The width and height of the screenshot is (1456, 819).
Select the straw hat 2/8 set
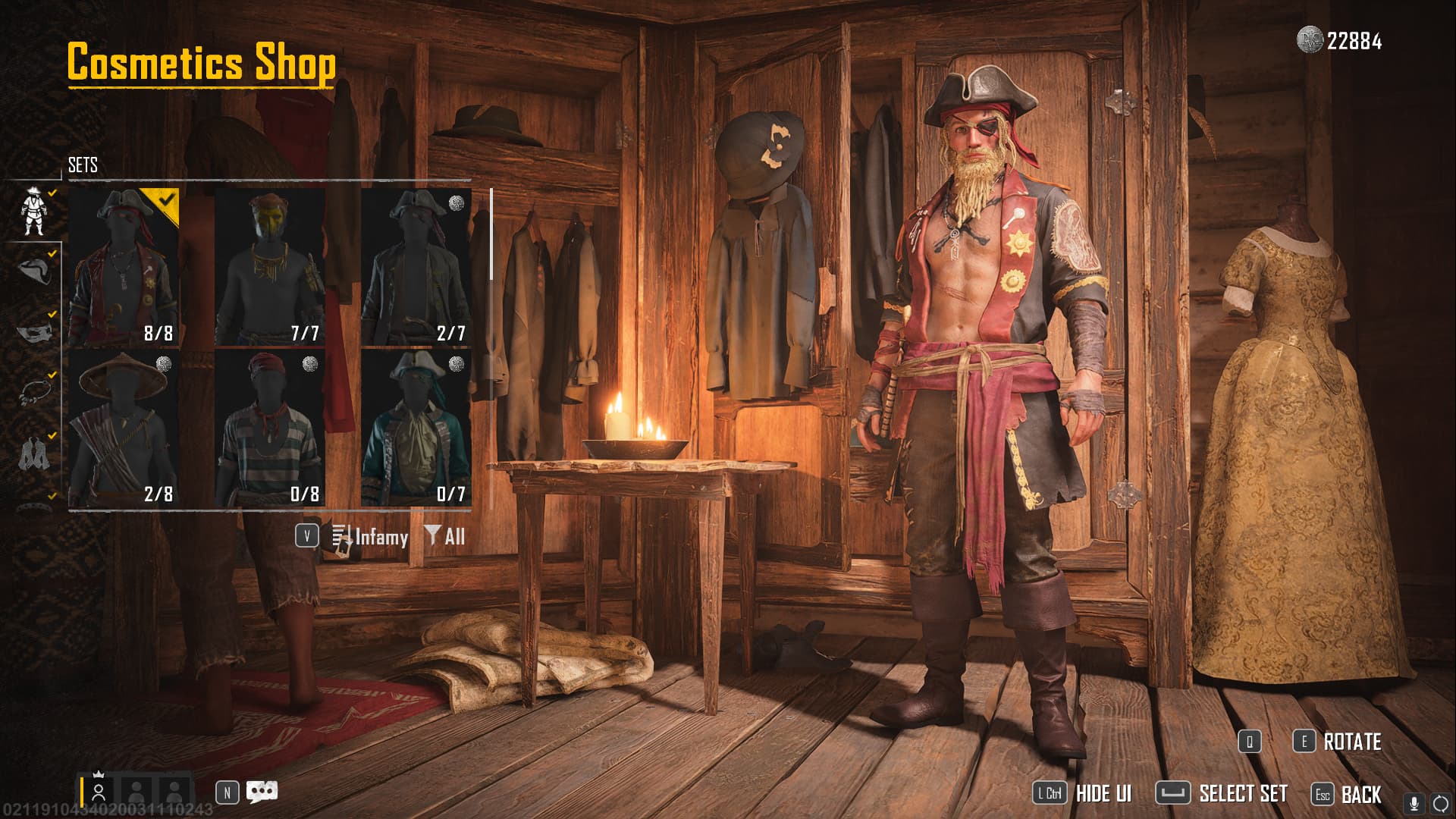click(124, 428)
